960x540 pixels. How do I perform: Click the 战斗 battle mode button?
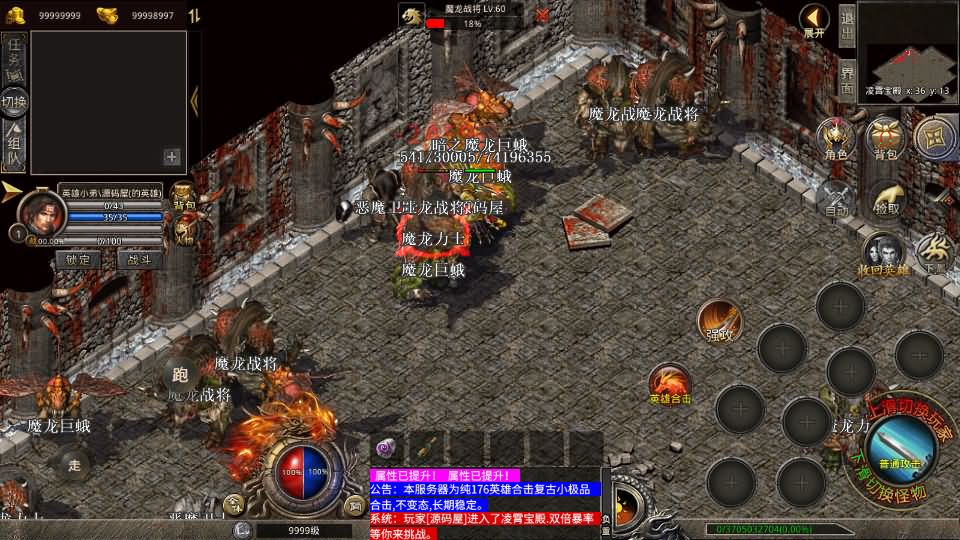tap(140, 259)
